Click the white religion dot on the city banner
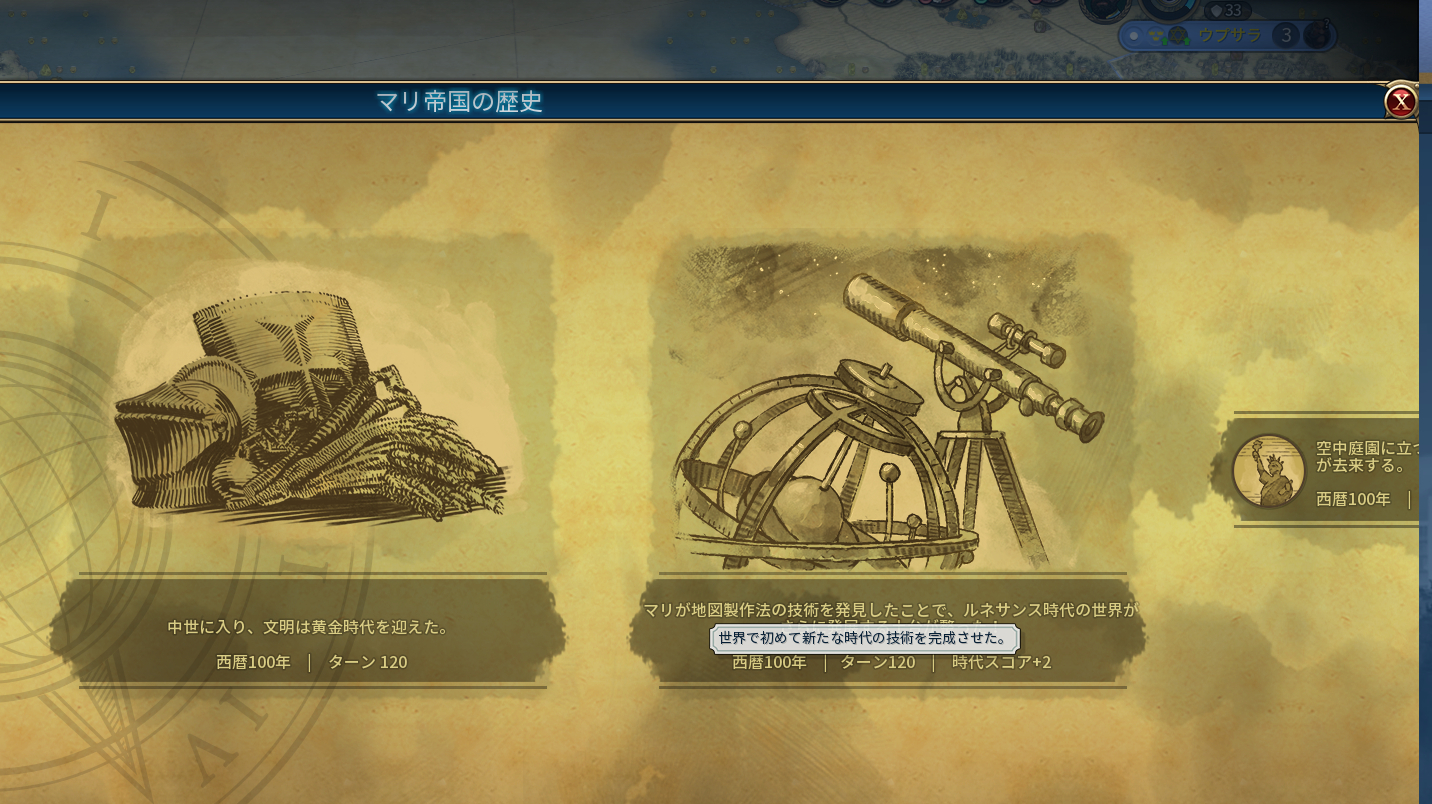 click(1134, 36)
